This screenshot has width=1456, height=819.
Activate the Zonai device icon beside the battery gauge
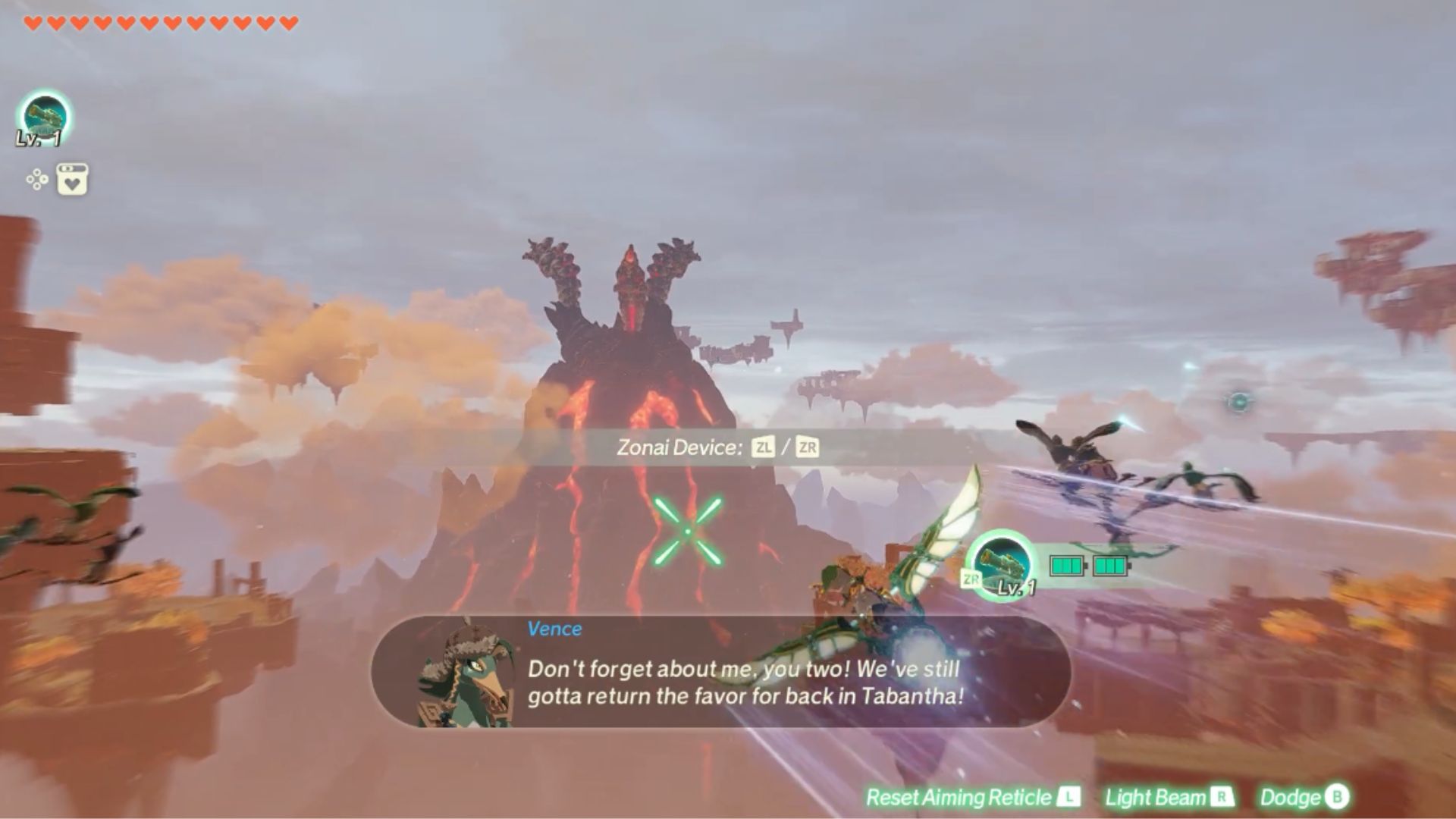(1003, 563)
